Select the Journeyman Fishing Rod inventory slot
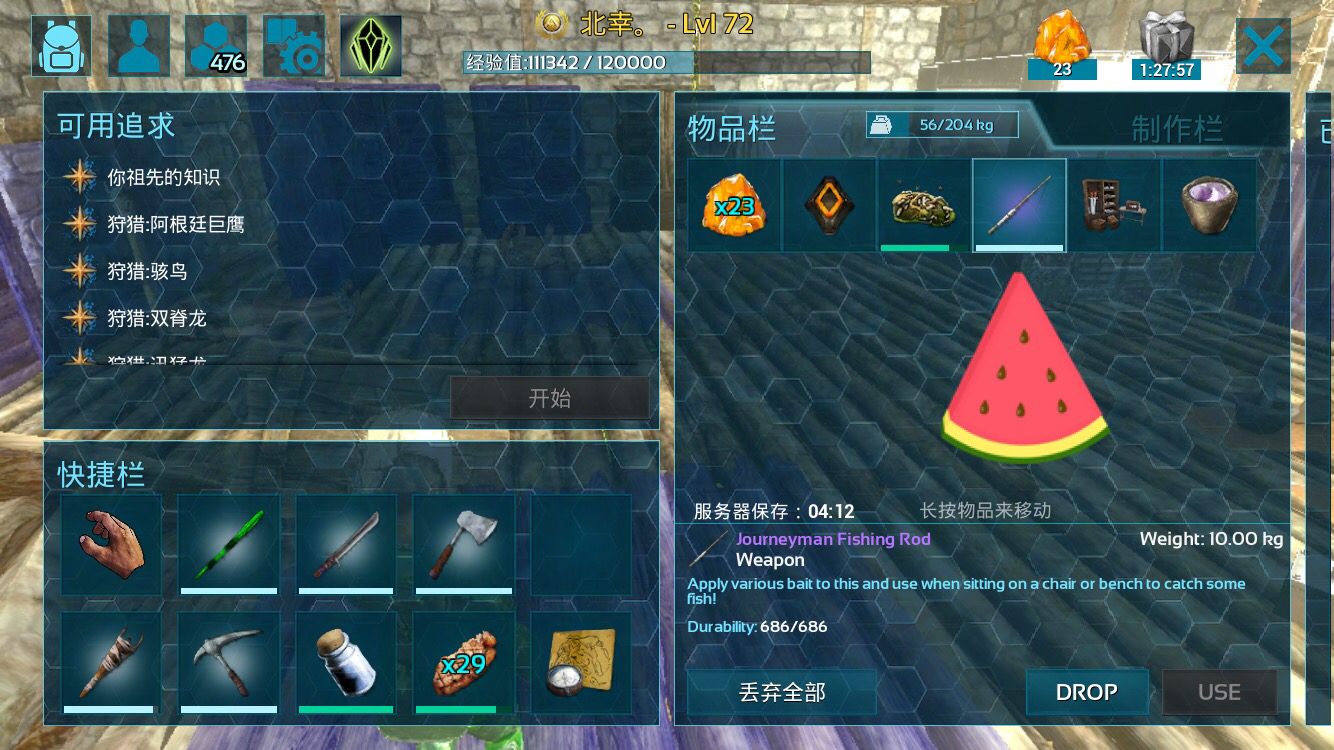 (1019, 205)
